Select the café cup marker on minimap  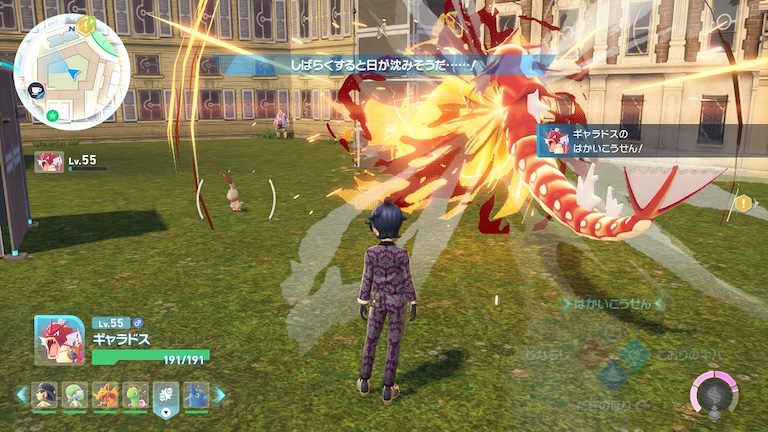tap(36, 90)
